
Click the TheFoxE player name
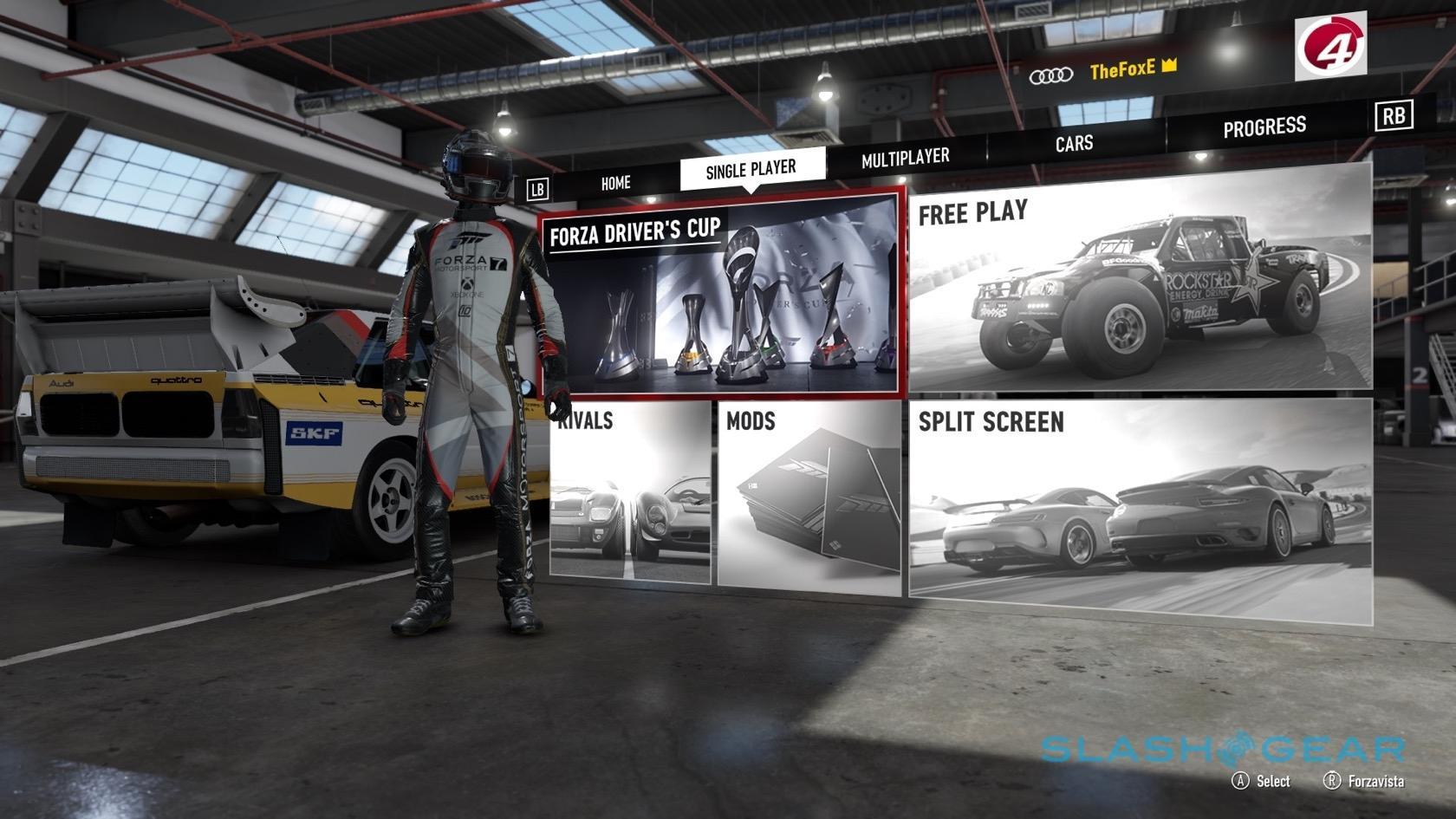pos(1121,70)
